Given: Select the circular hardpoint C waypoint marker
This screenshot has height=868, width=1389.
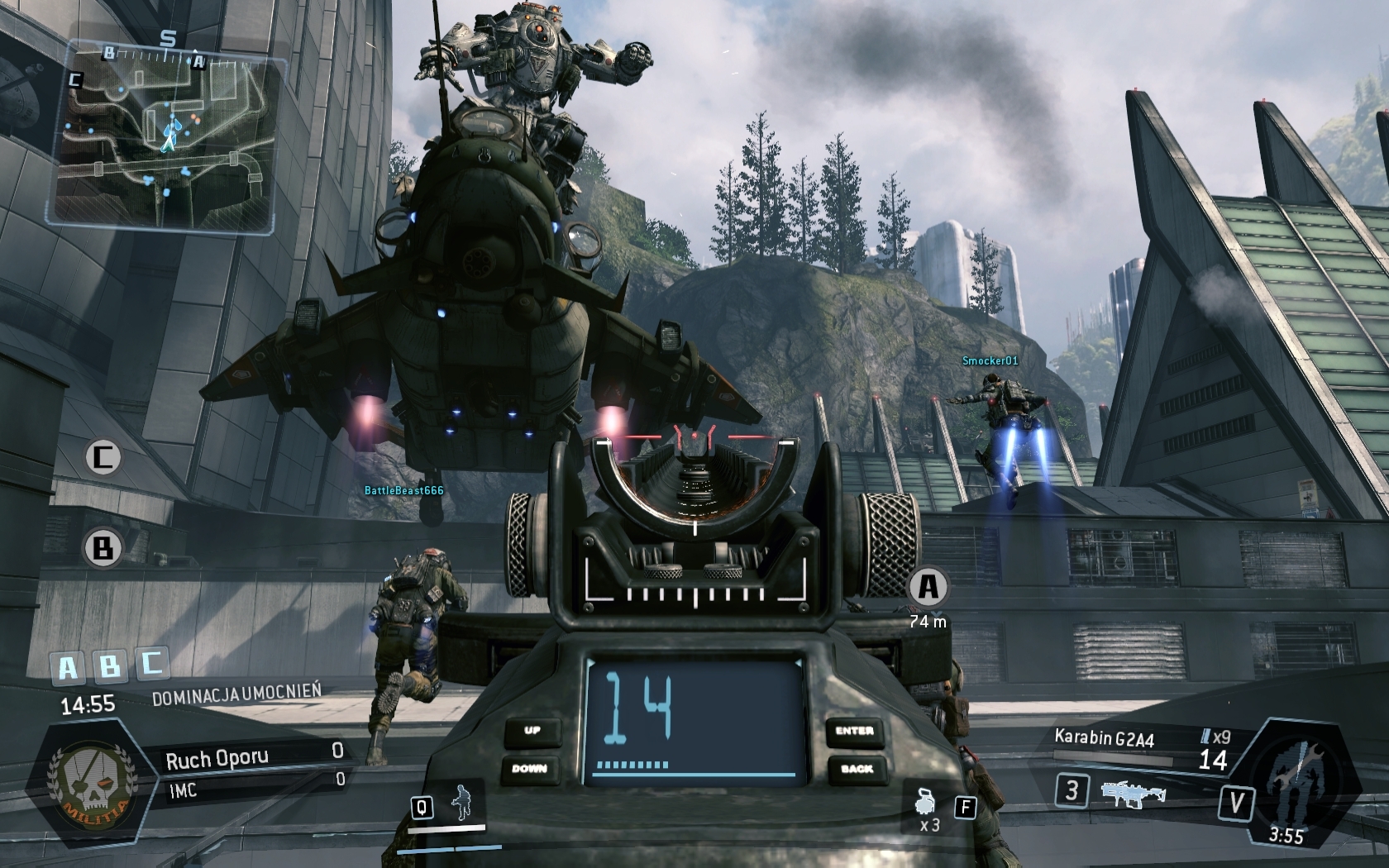Looking at the screenshot, I should 103,457.
